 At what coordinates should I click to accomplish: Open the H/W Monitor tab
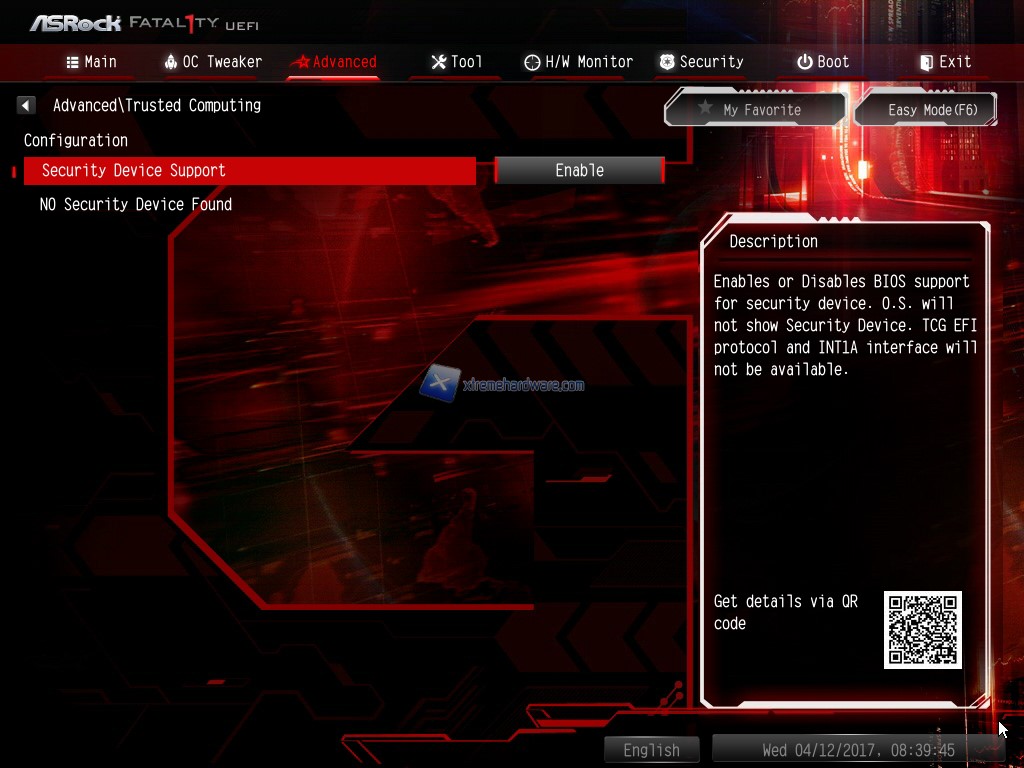pos(578,62)
